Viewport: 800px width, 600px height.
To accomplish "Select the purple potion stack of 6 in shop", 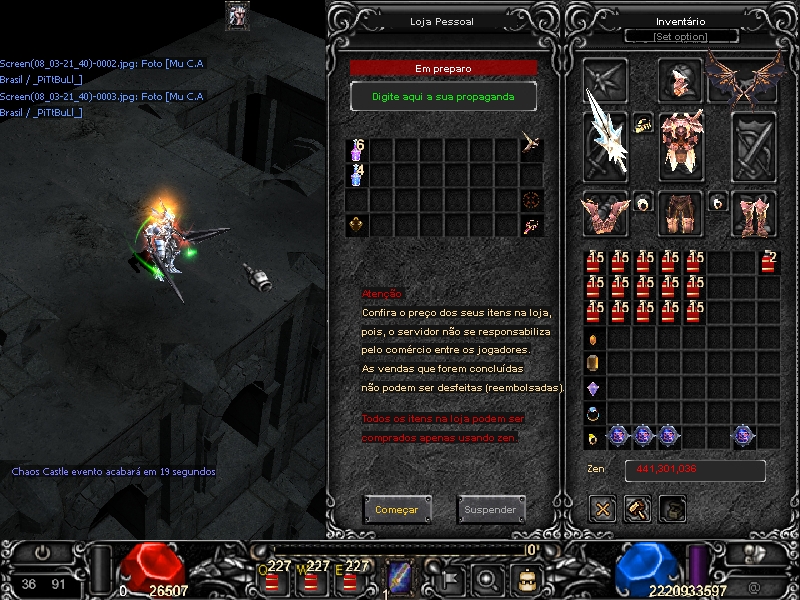I will coord(357,151).
